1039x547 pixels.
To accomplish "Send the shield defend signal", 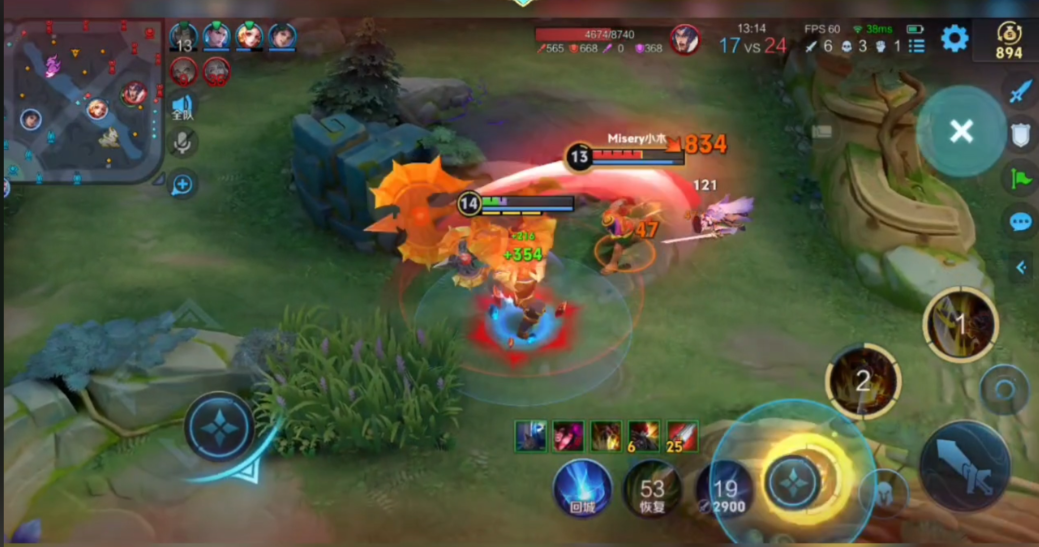I will point(1020,135).
